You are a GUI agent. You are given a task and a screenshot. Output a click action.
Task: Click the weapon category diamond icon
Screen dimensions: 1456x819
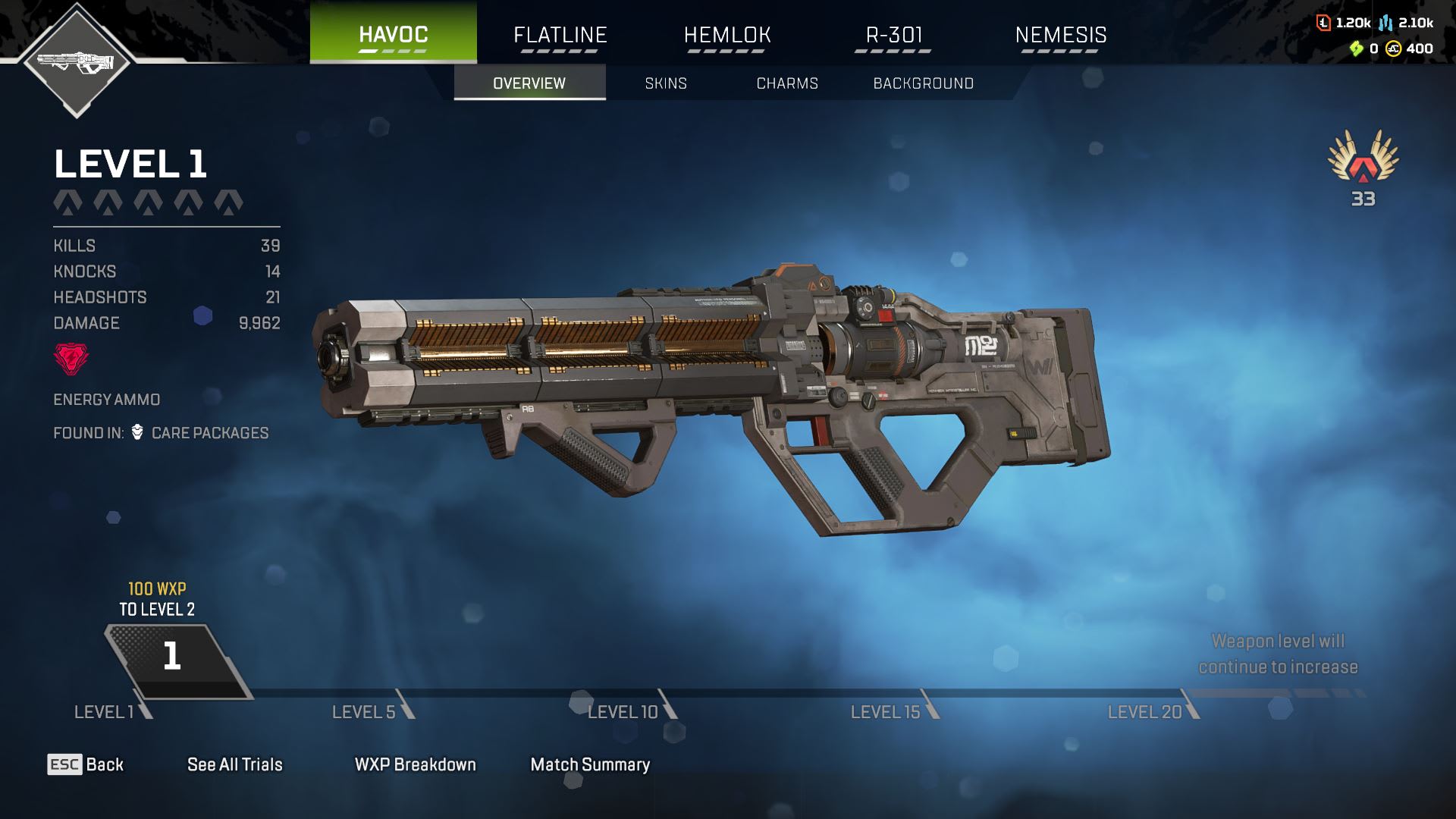click(x=76, y=61)
